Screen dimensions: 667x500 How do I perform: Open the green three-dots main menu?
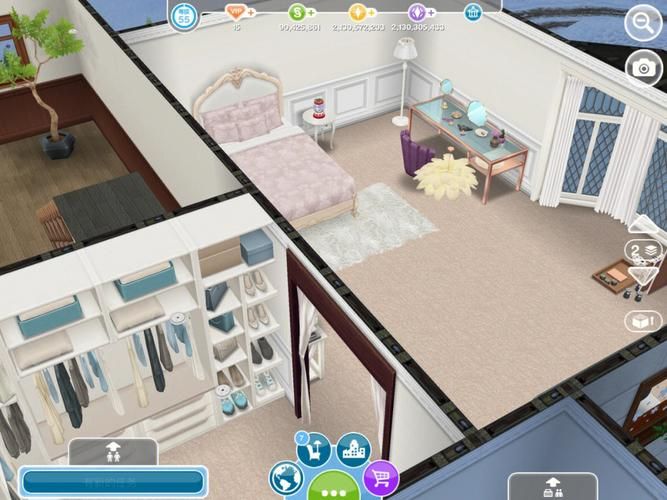333,487
